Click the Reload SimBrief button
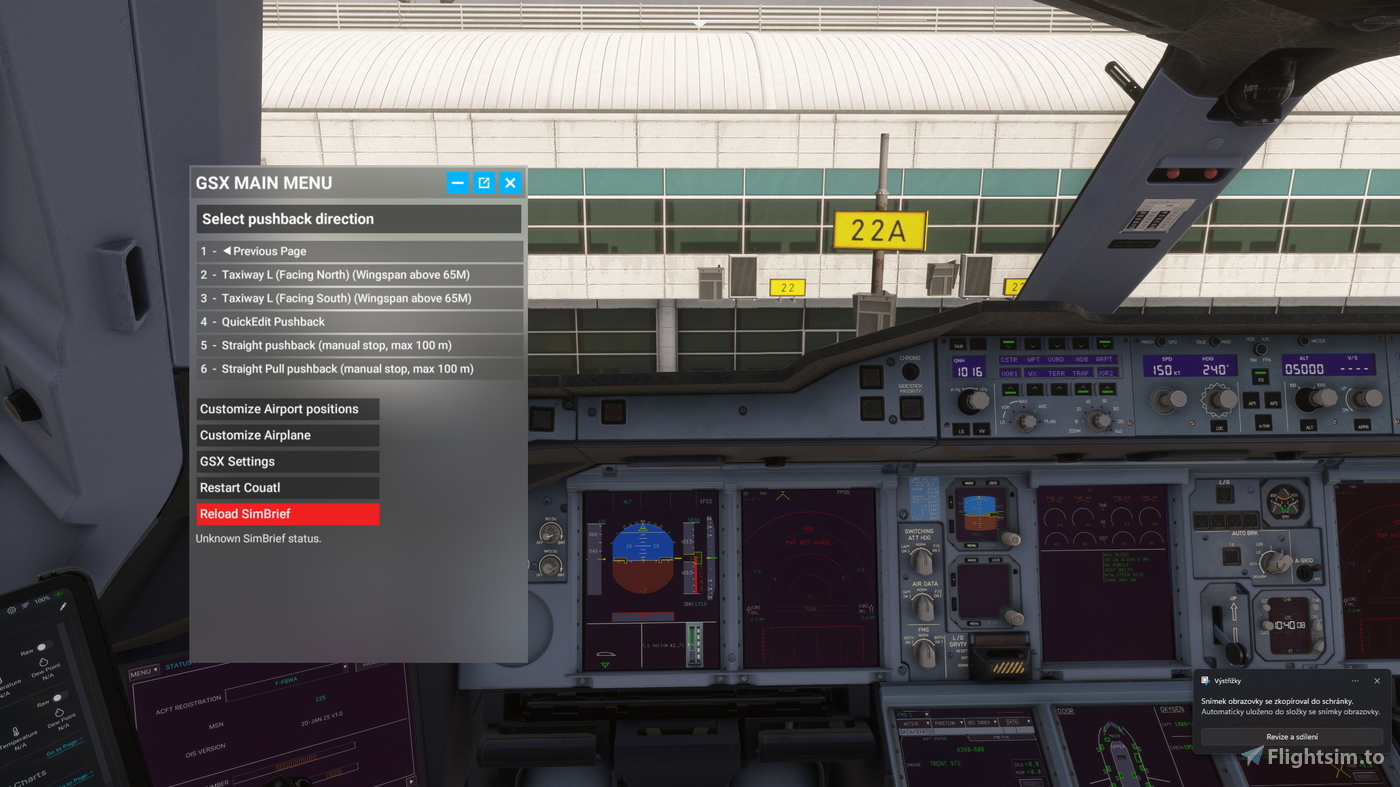The height and width of the screenshot is (787, 1400). pos(287,513)
